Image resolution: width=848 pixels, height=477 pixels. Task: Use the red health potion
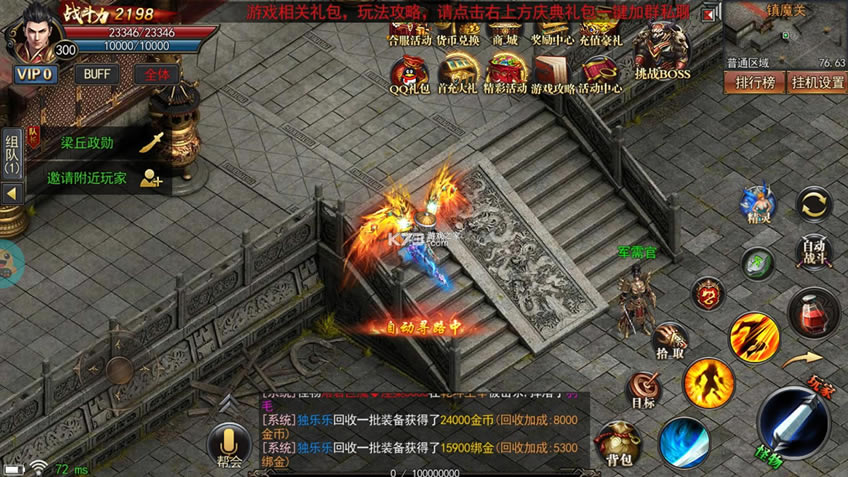click(x=813, y=312)
